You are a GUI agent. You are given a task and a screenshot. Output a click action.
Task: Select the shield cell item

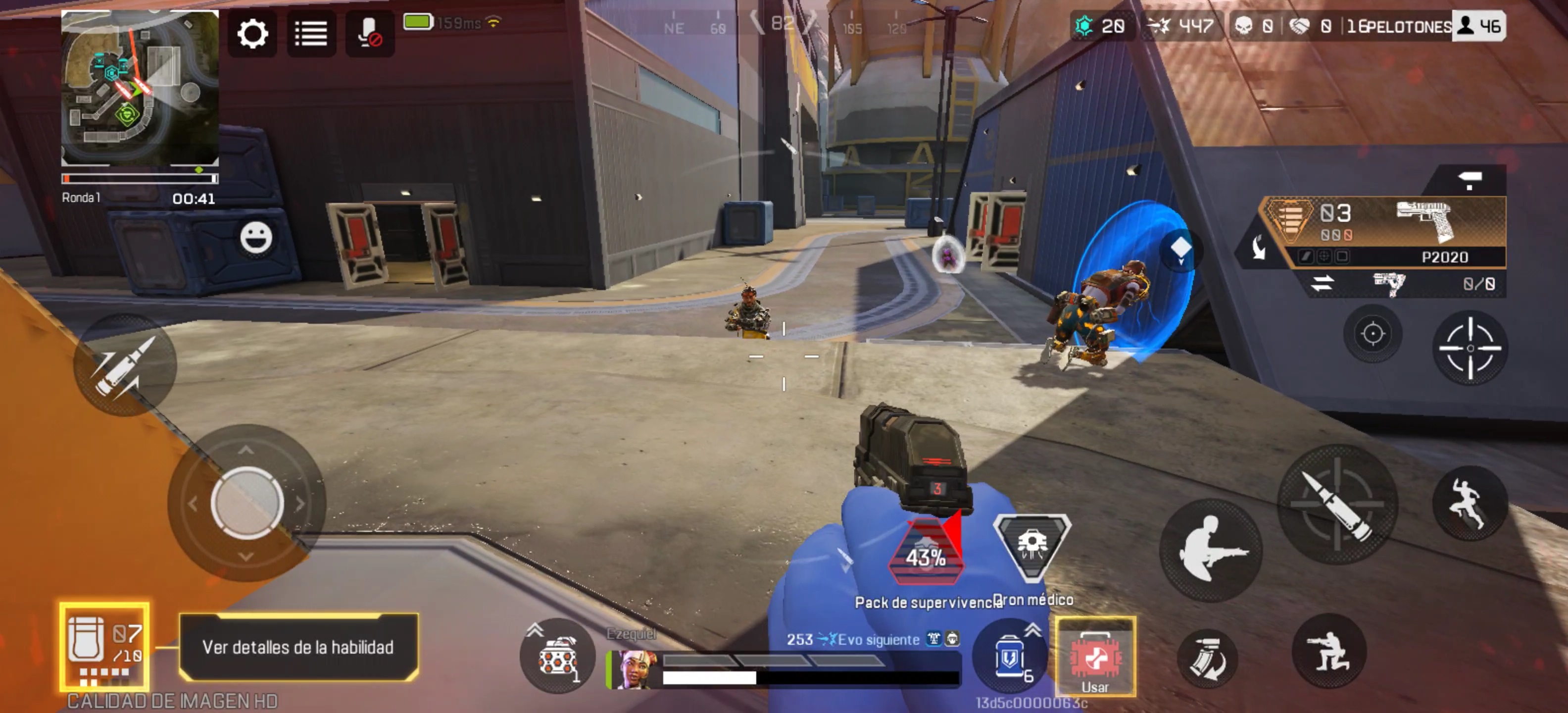1009,657
